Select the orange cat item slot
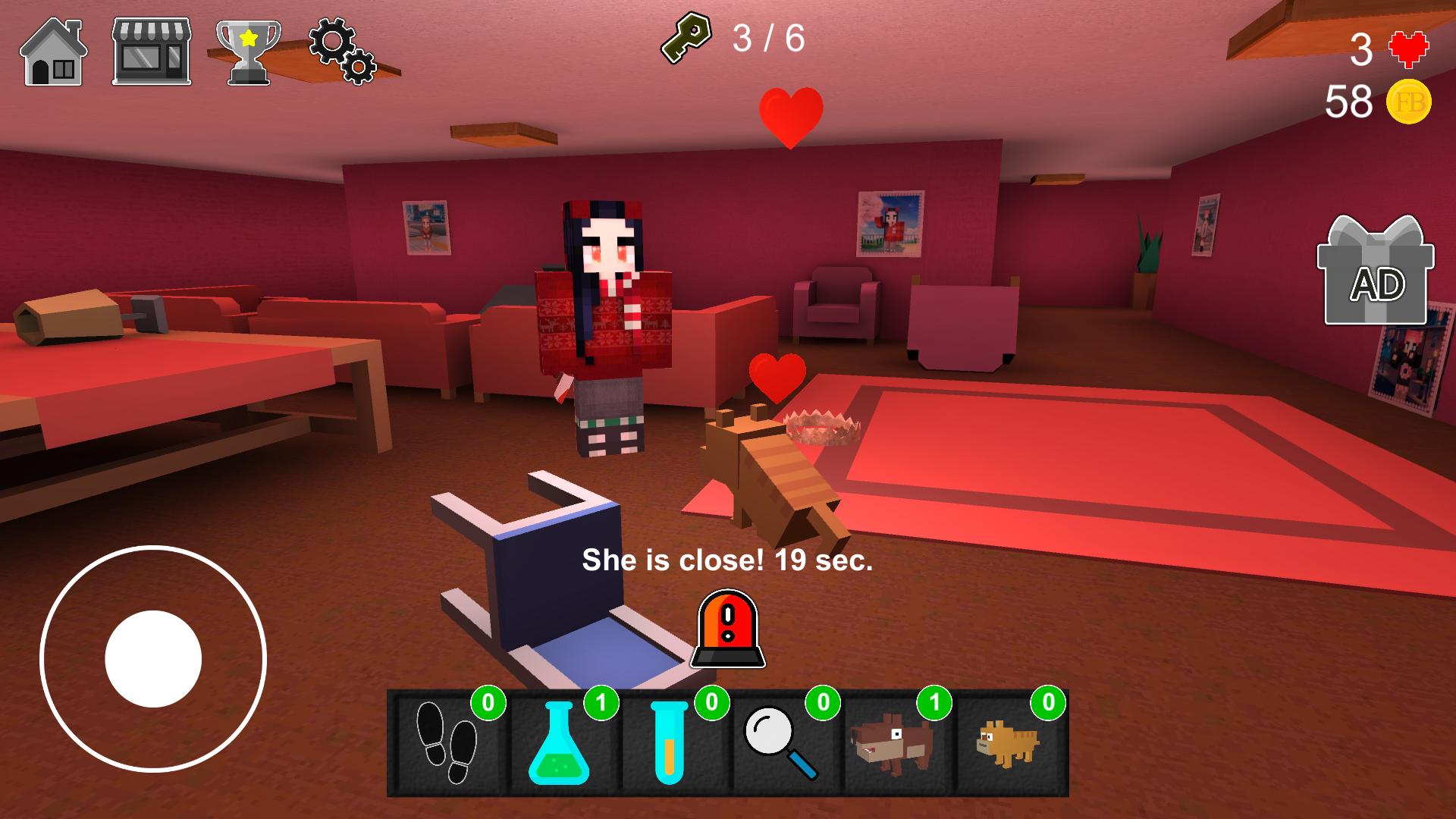Screen dimensions: 1456x819 (x=1009, y=742)
